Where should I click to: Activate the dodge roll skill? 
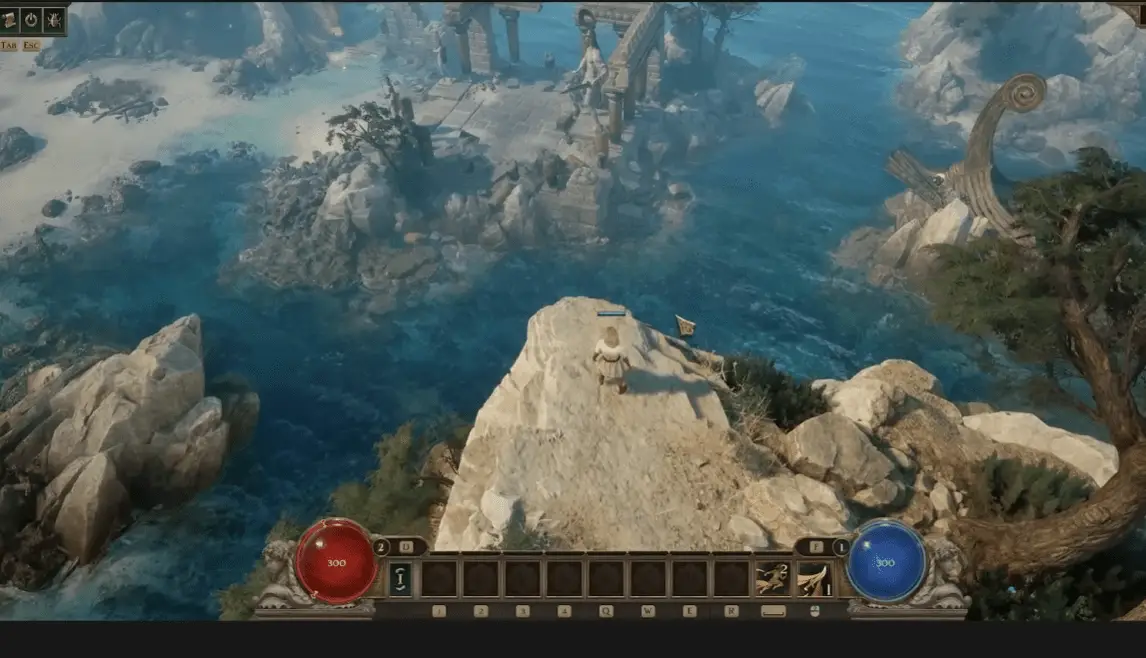pyautogui.click(x=771, y=578)
